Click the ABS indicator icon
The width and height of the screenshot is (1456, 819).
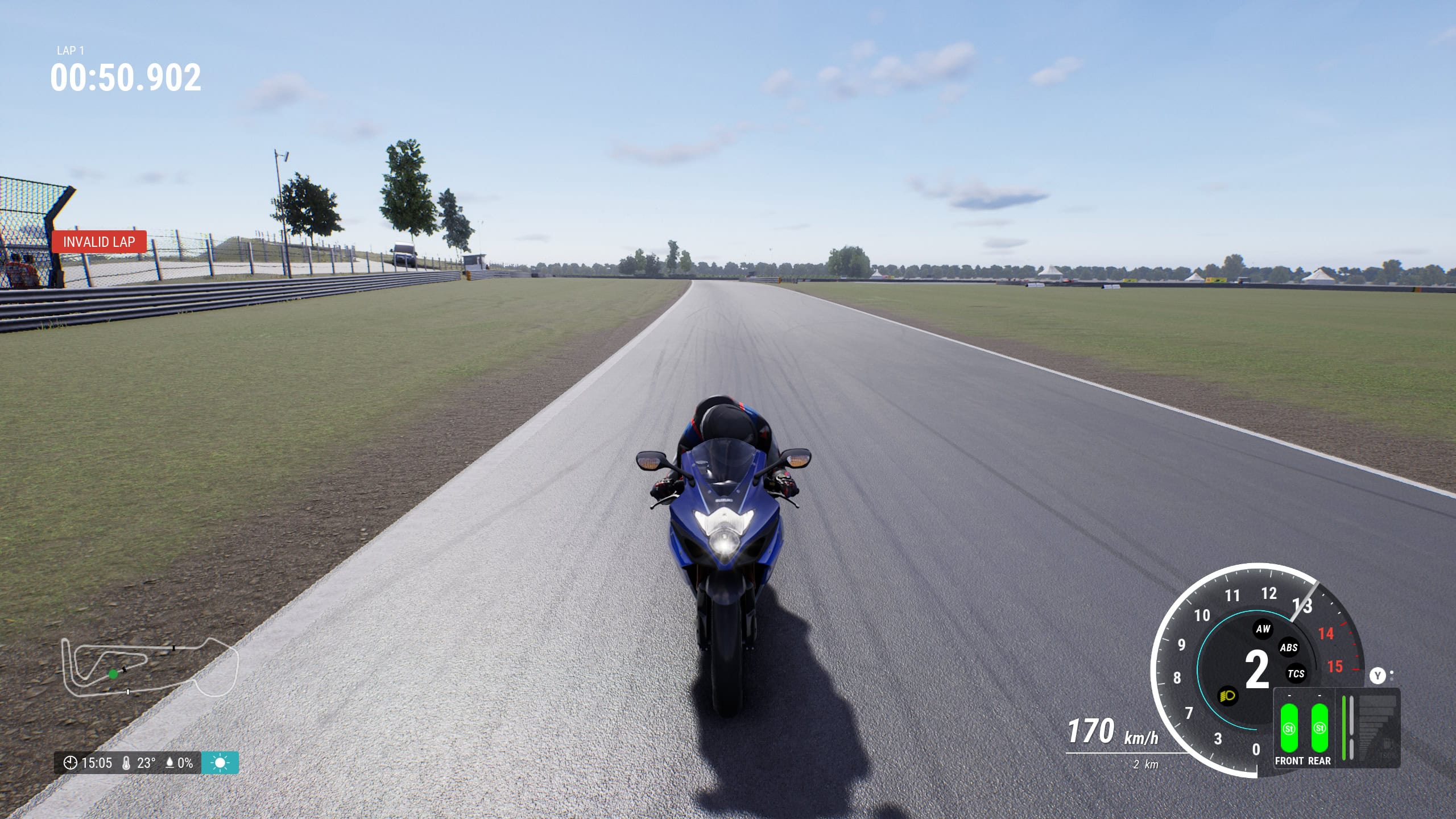pyautogui.click(x=1289, y=649)
